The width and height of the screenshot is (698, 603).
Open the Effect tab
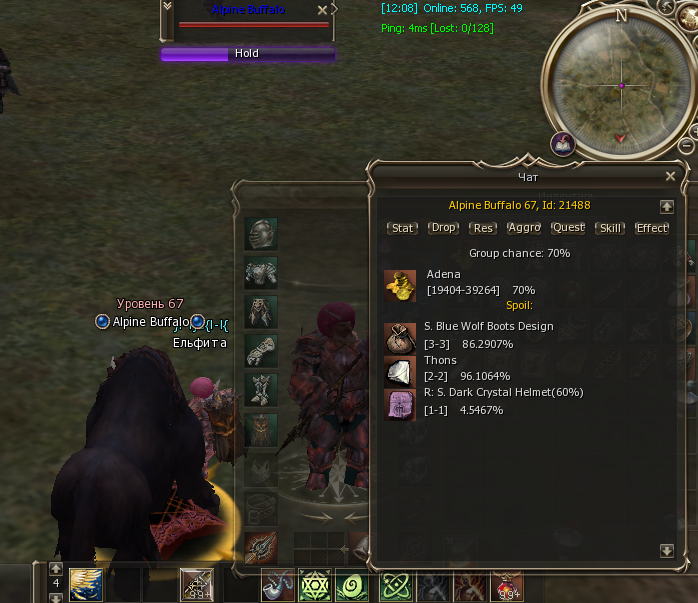(652, 228)
